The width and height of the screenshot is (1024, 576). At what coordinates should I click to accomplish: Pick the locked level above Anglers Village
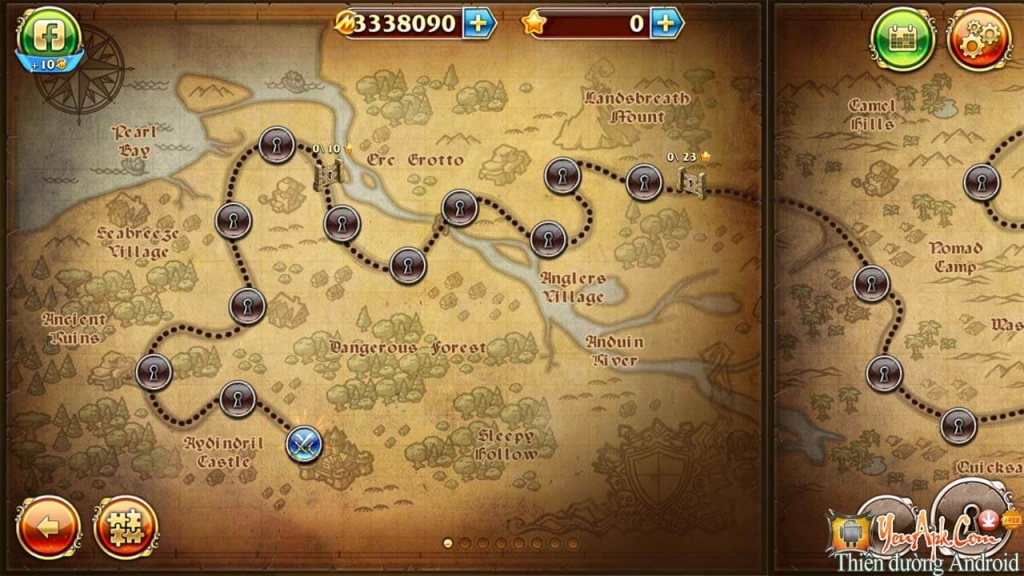coord(548,238)
